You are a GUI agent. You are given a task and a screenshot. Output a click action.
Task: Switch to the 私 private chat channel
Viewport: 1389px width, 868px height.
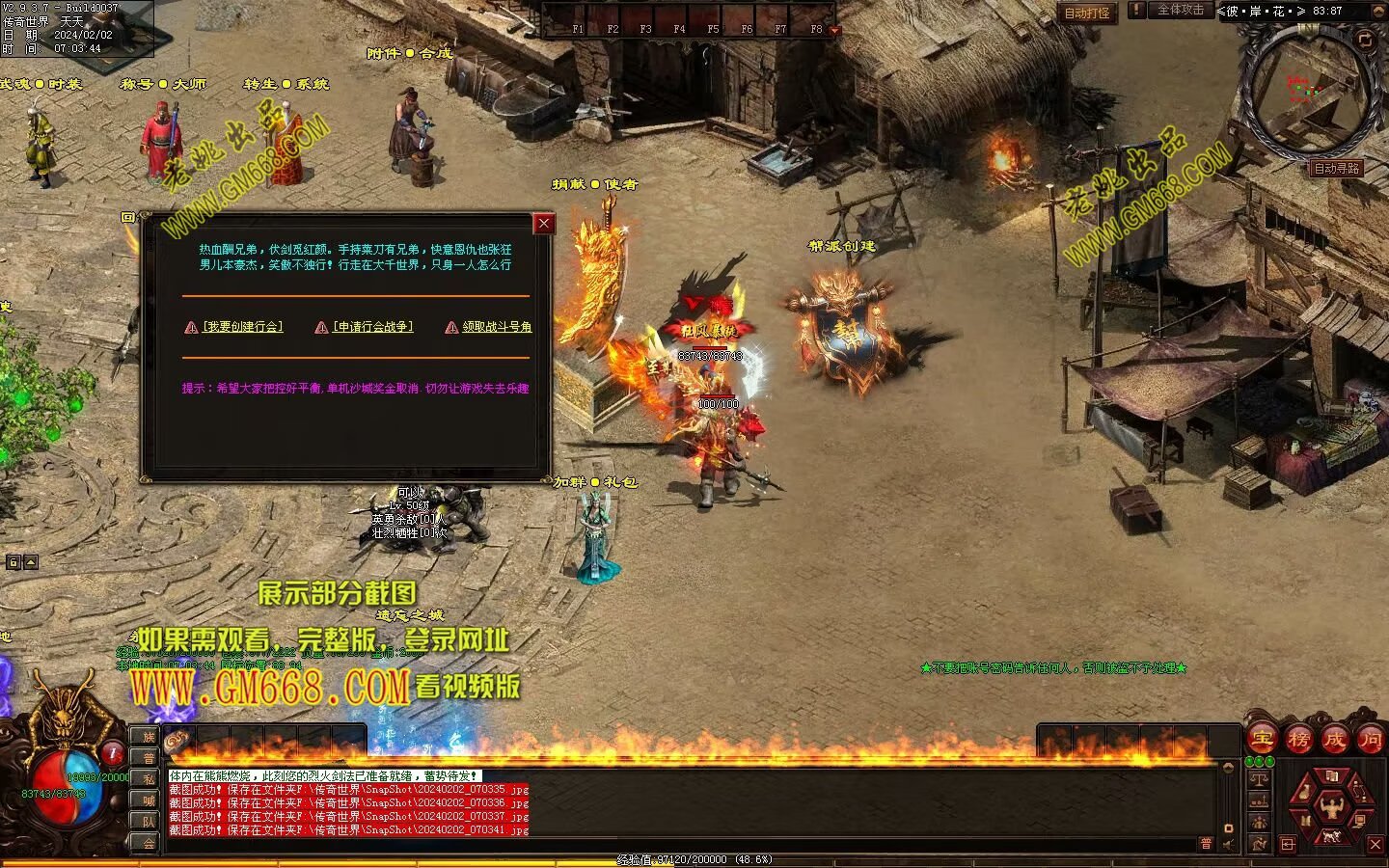click(x=149, y=779)
